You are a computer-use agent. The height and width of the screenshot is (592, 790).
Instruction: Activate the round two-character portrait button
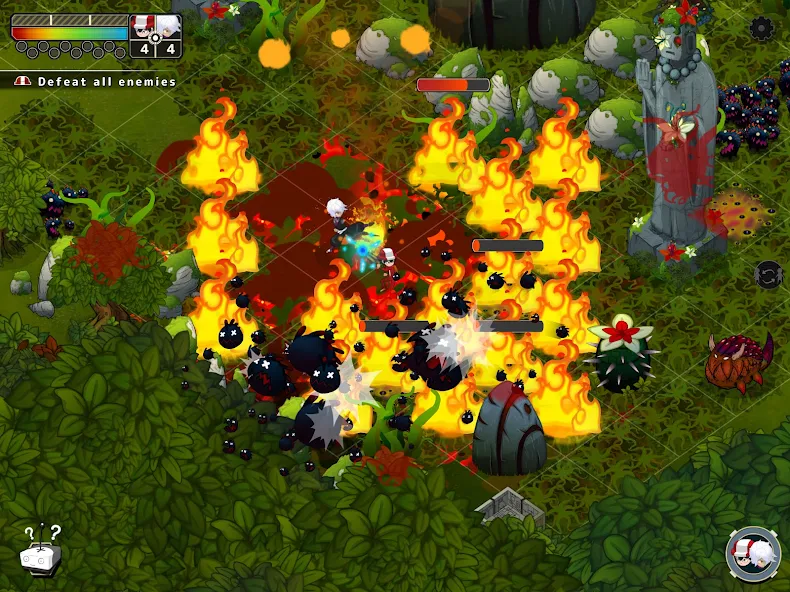(753, 554)
